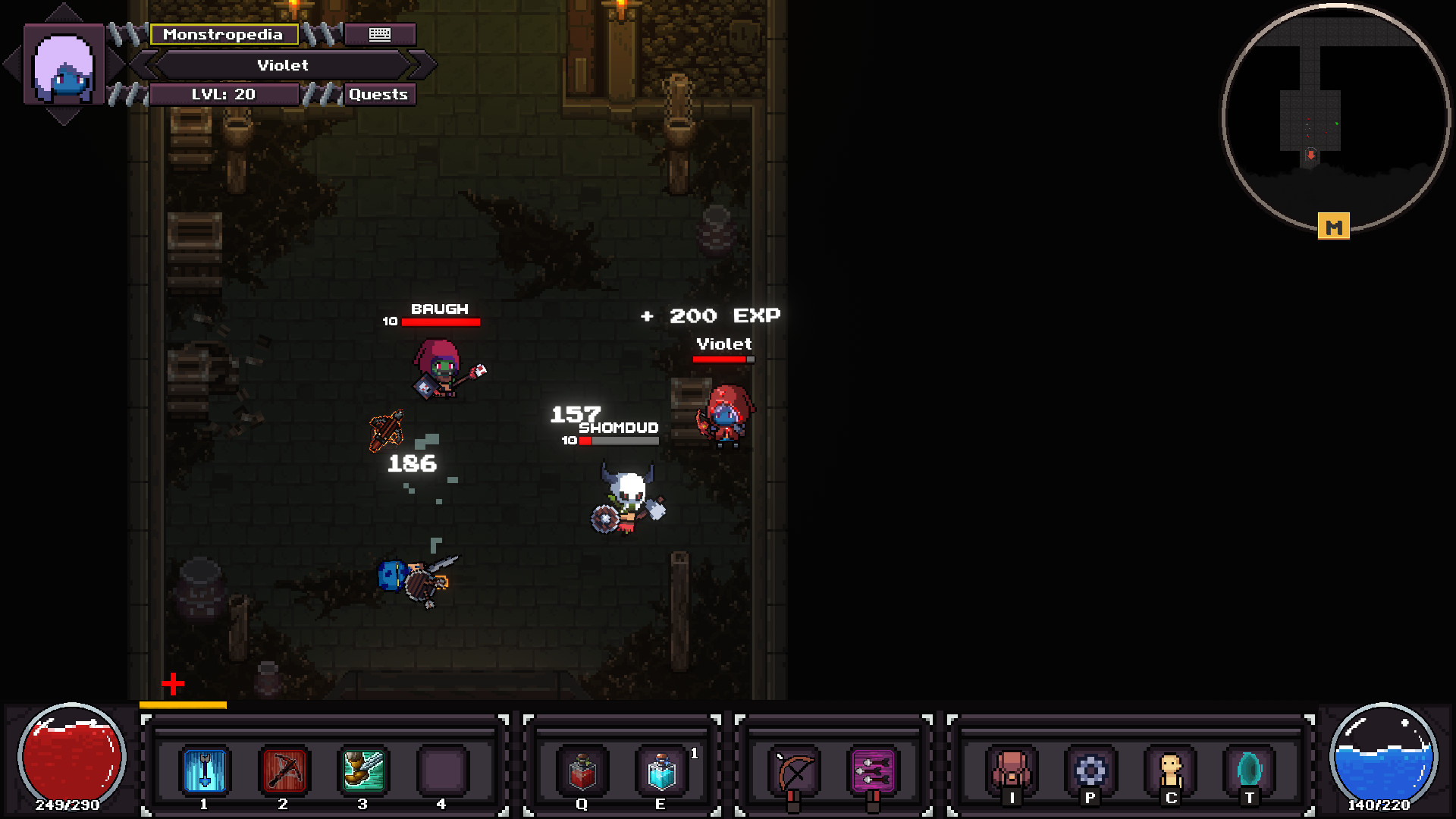
Task: Click the Violet nameplate banner
Action: pos(283,65)
